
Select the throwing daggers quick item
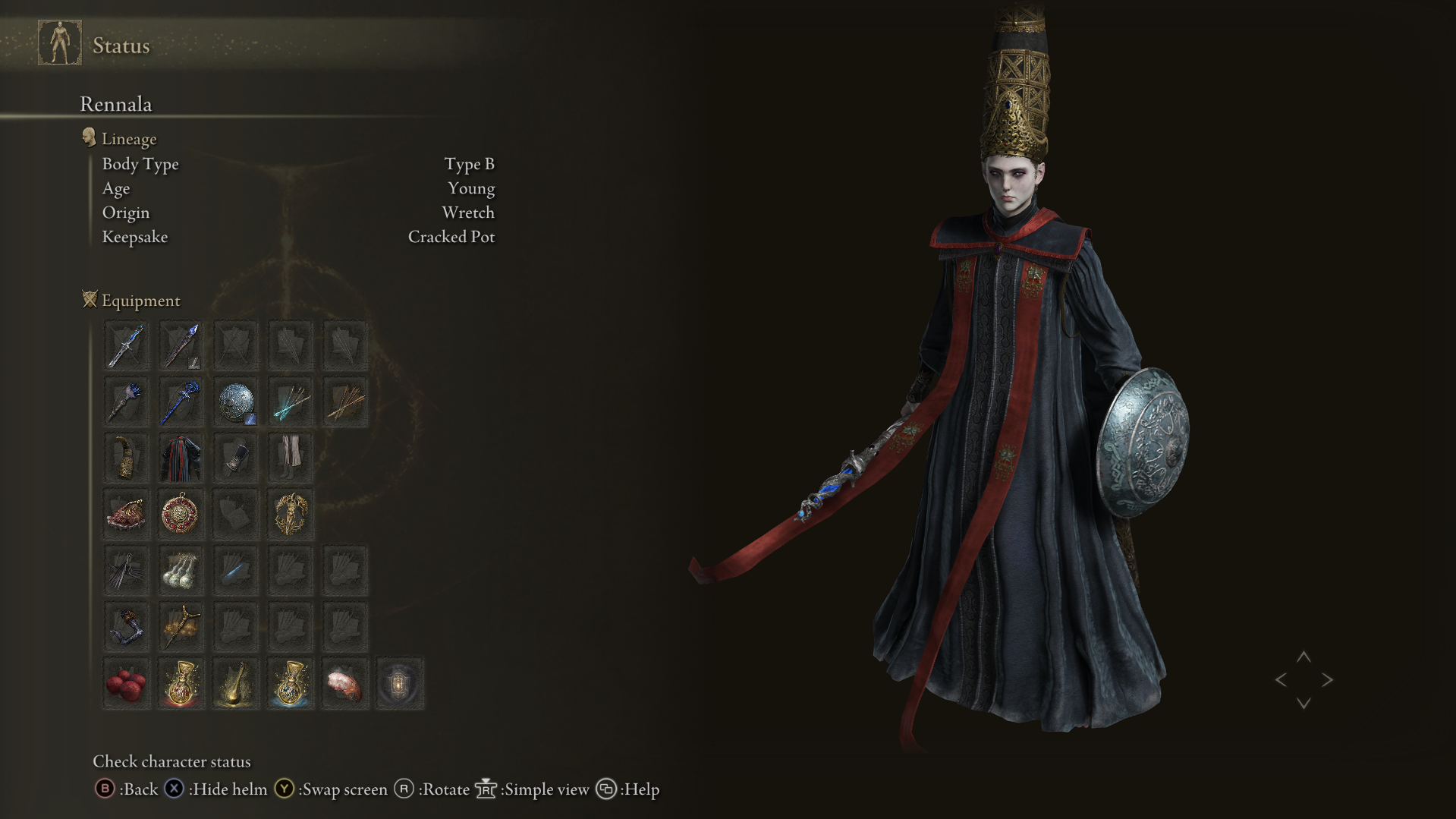click(x=126, y=571)
